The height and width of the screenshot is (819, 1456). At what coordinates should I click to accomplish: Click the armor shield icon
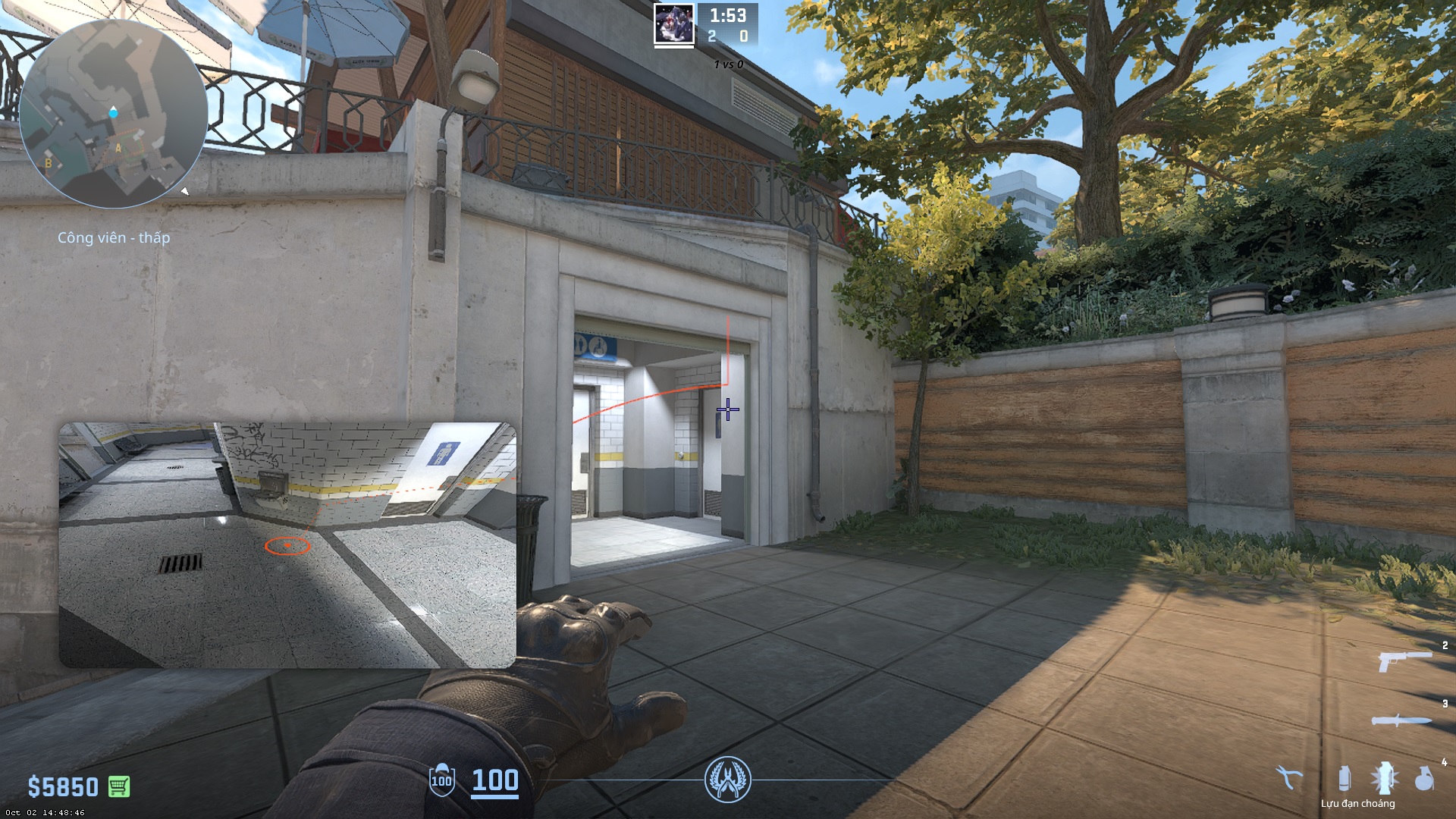[x=441, y=780]
